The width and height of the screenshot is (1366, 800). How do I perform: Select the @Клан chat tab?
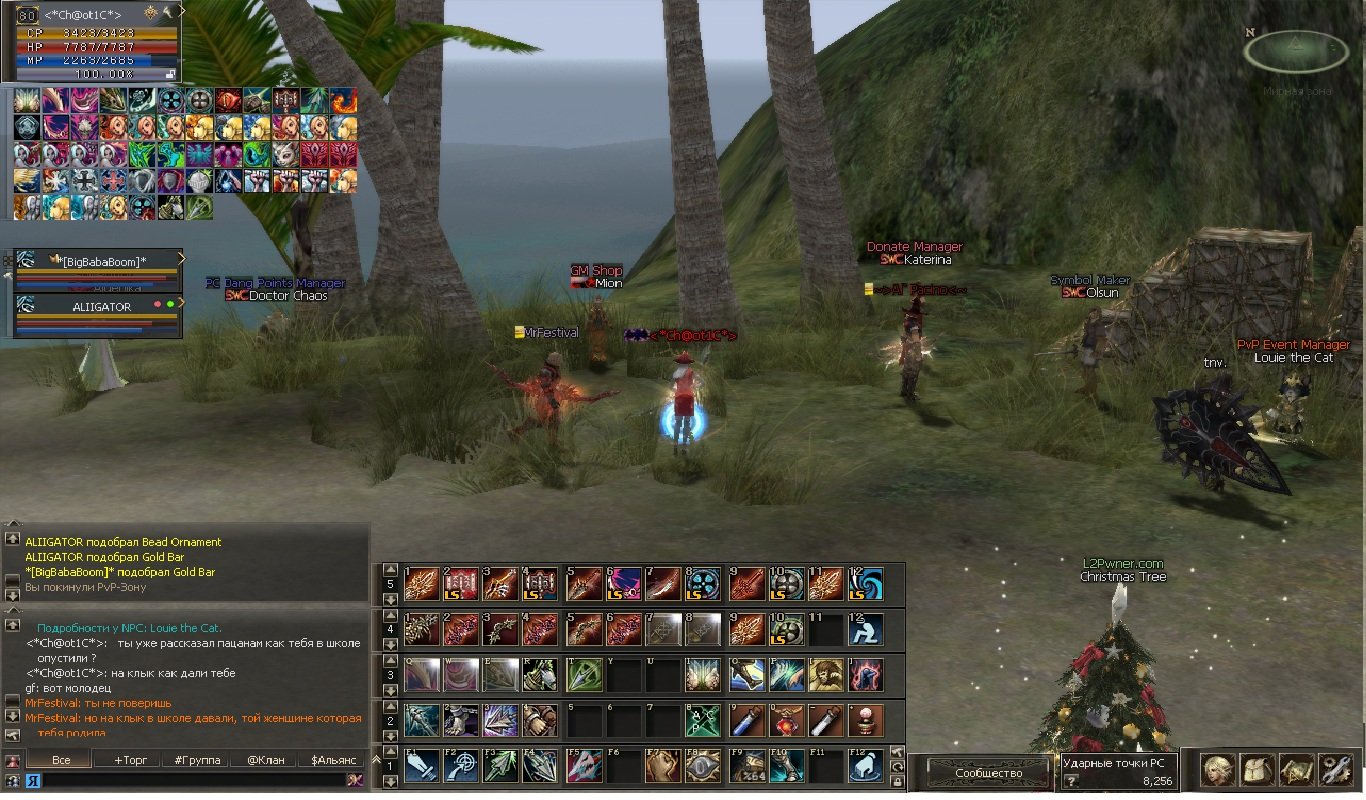tap(264, 760)
